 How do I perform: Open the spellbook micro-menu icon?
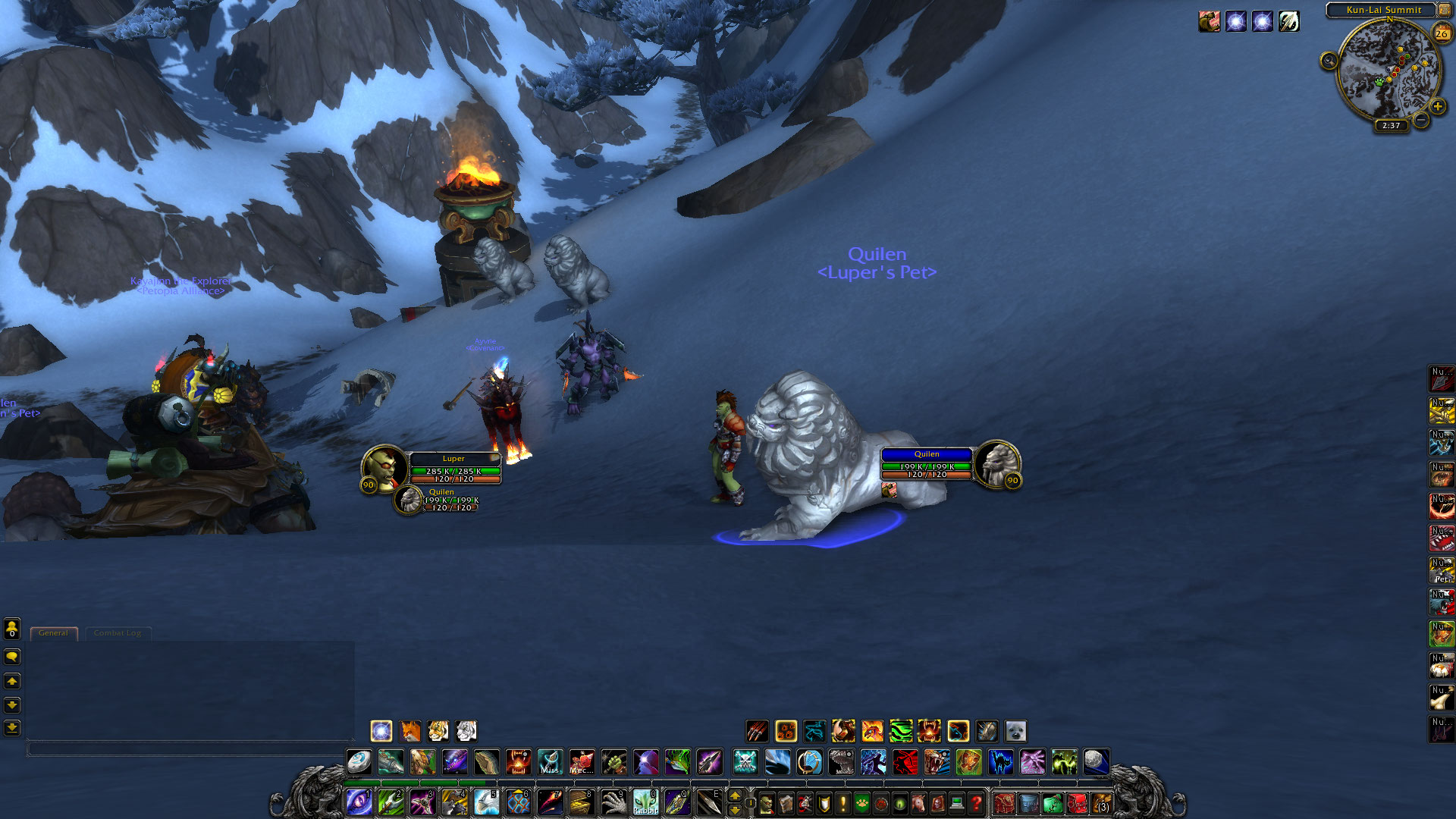784,802
